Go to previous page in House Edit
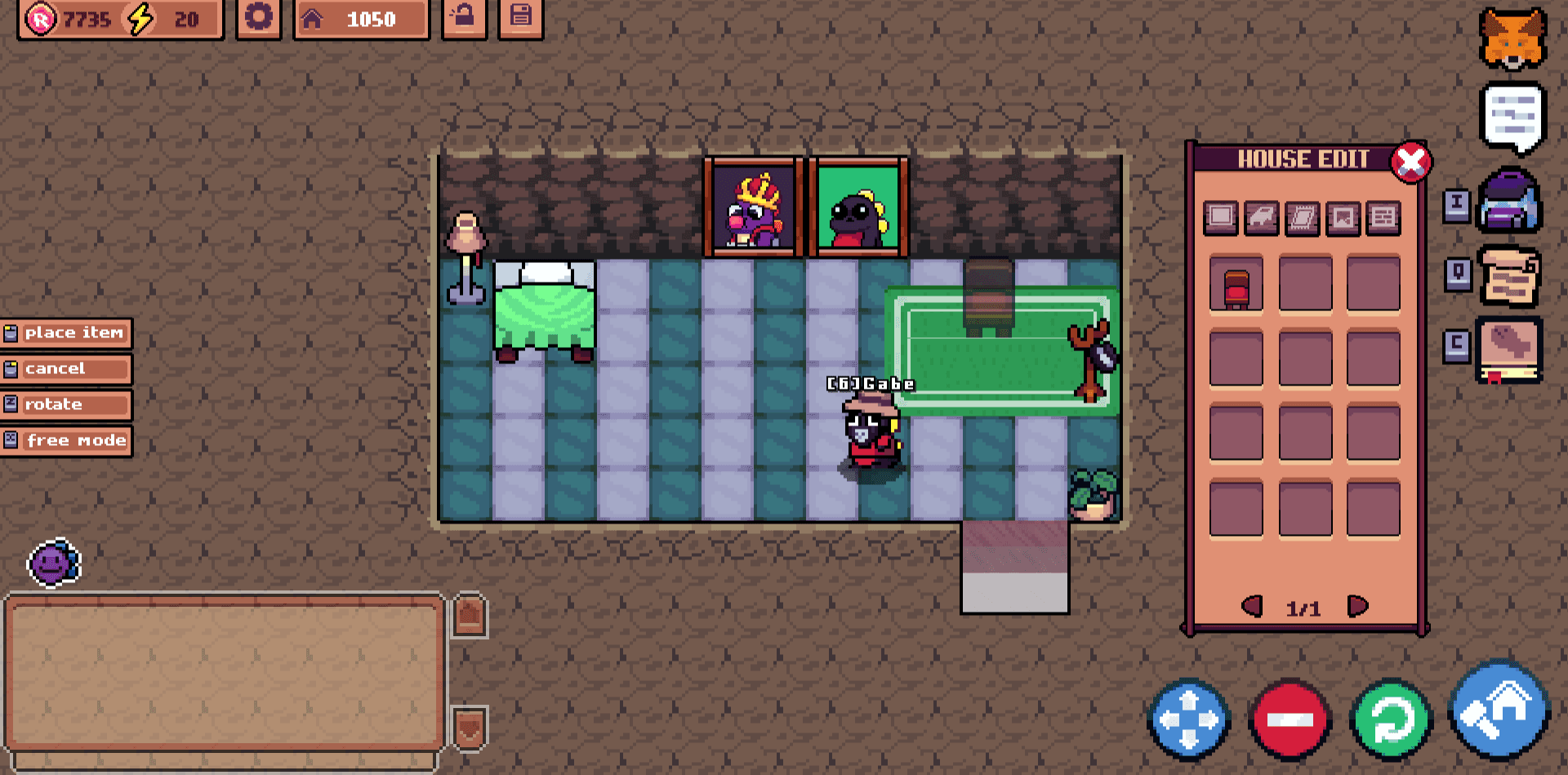The image size is (1568, 775). pyautogui.click(x=1251, y=605)
